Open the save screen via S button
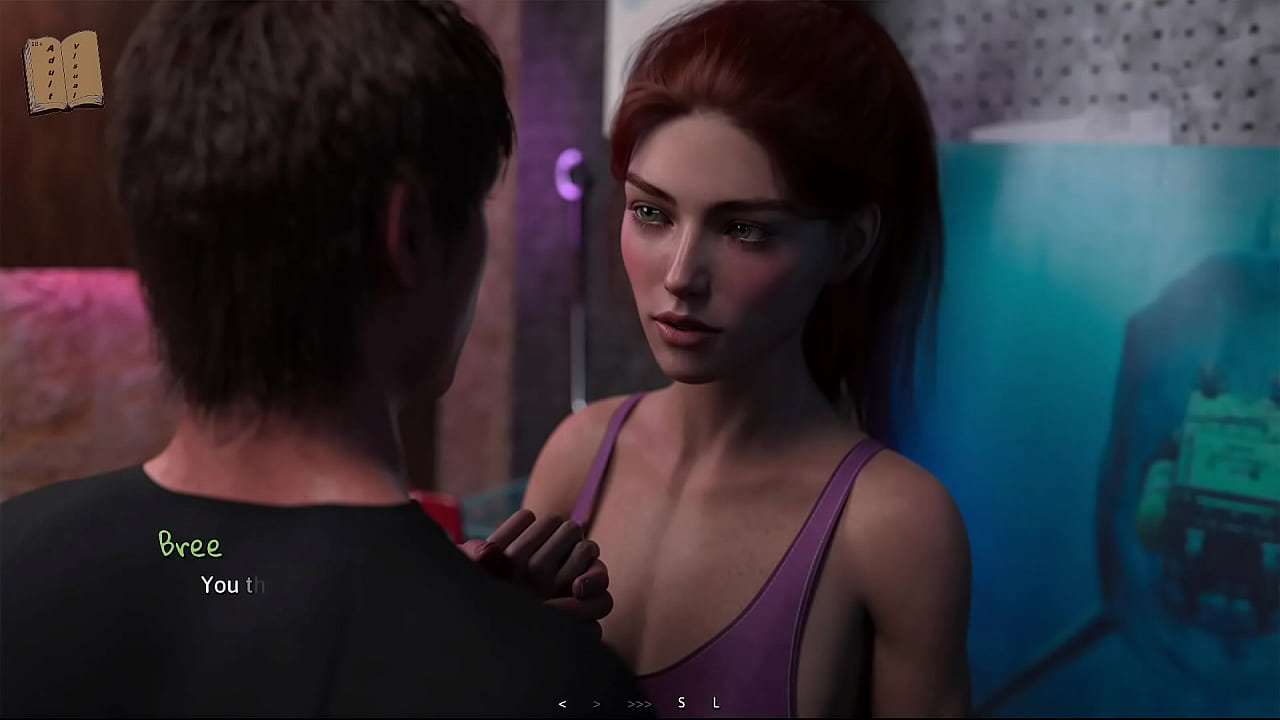Screen dimensions: 1280x720 coord(681,703)
